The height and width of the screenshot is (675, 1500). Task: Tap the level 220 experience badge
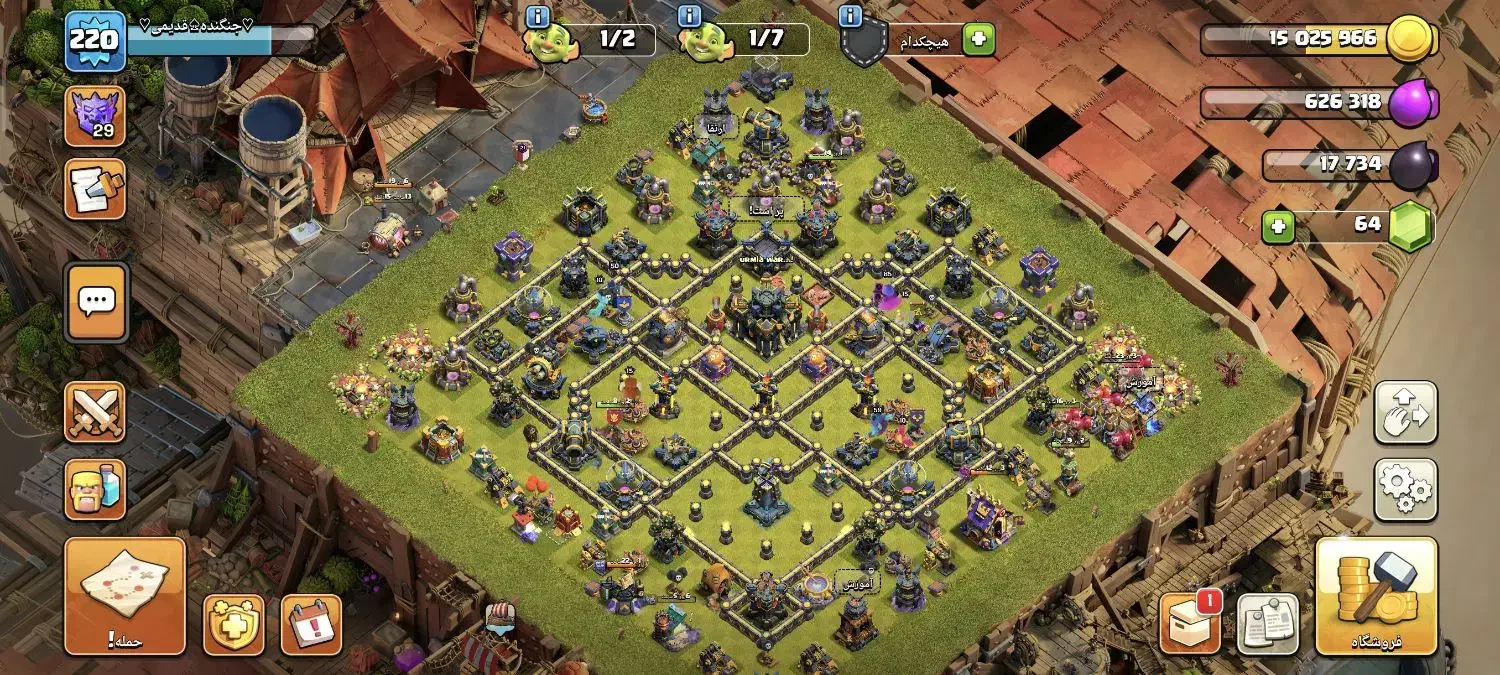pos(95,41)
